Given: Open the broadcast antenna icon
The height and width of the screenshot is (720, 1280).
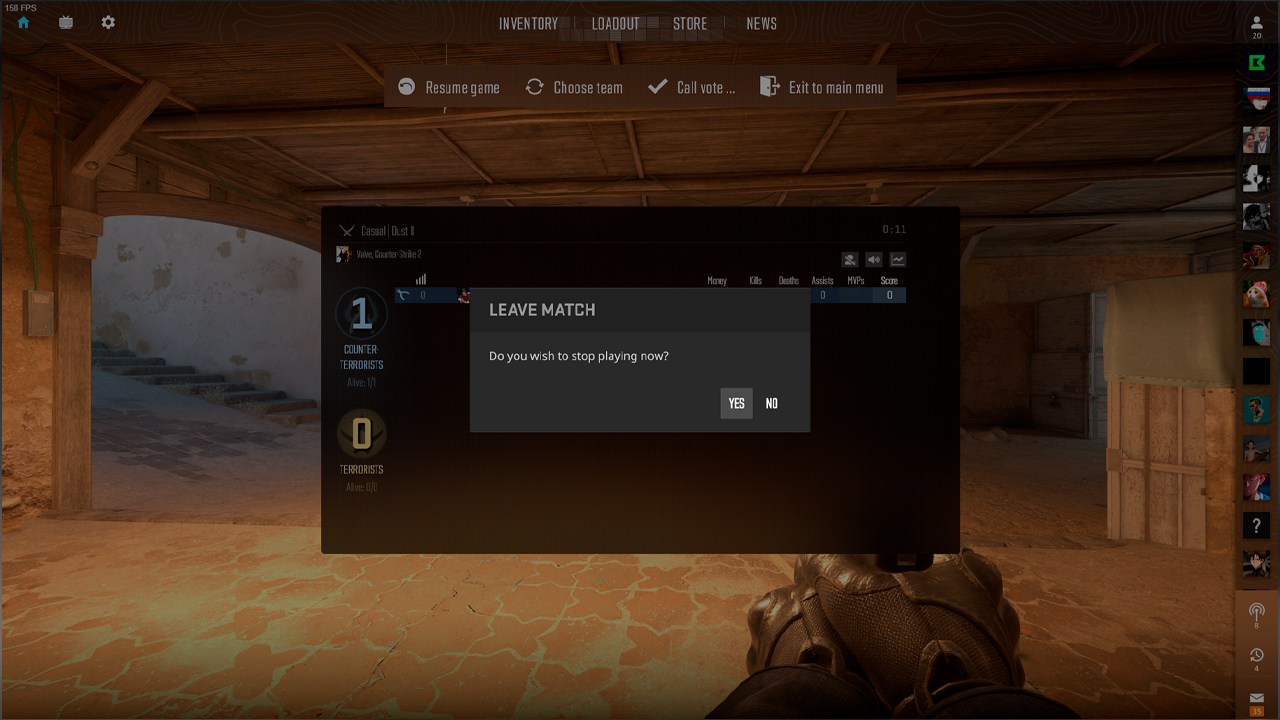Looking at the screenshot, I should tap(1257, 610).
